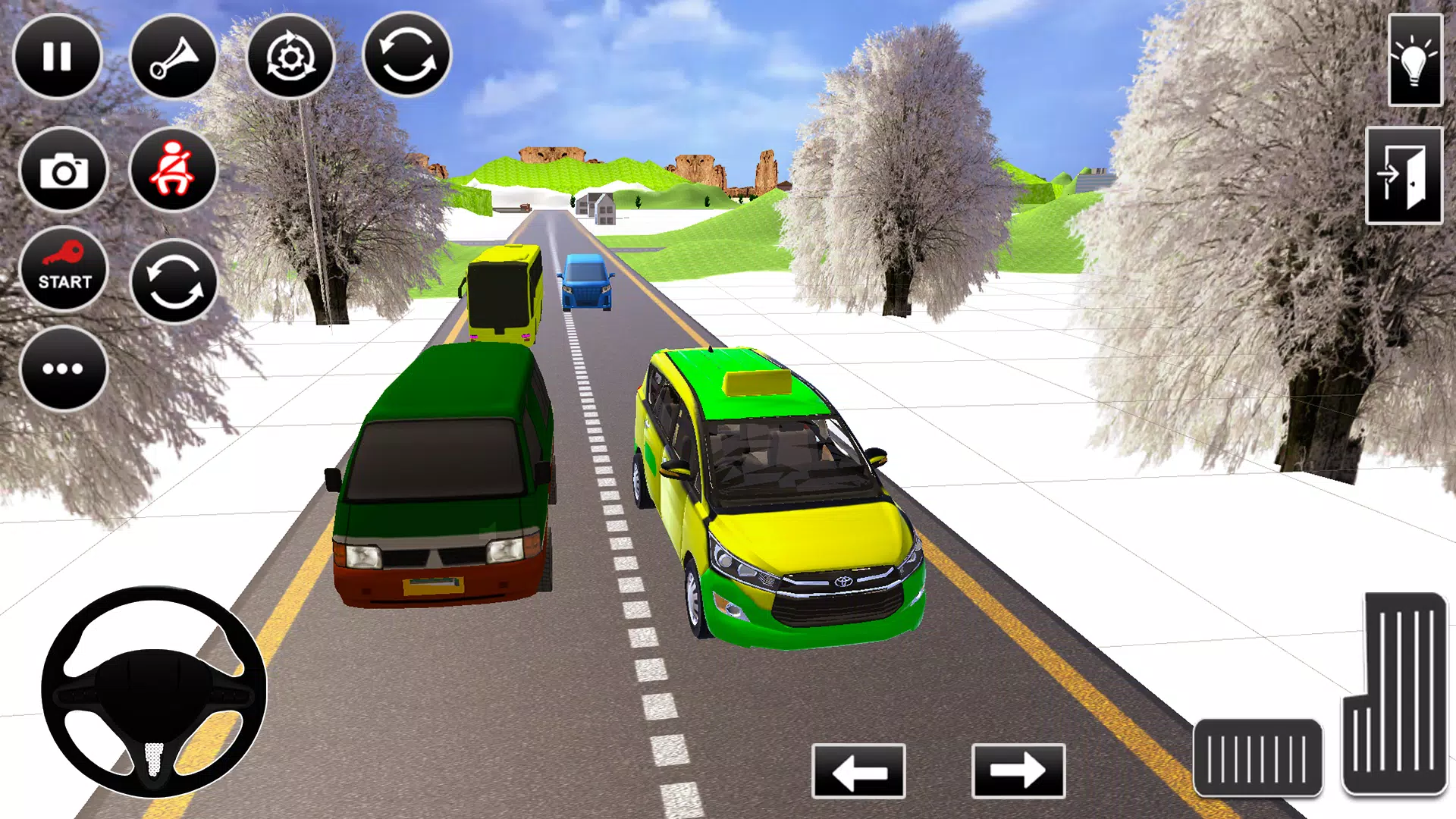Tap the left arrow turn signal
Screen dimensions: 1456x819
[858, 771]
